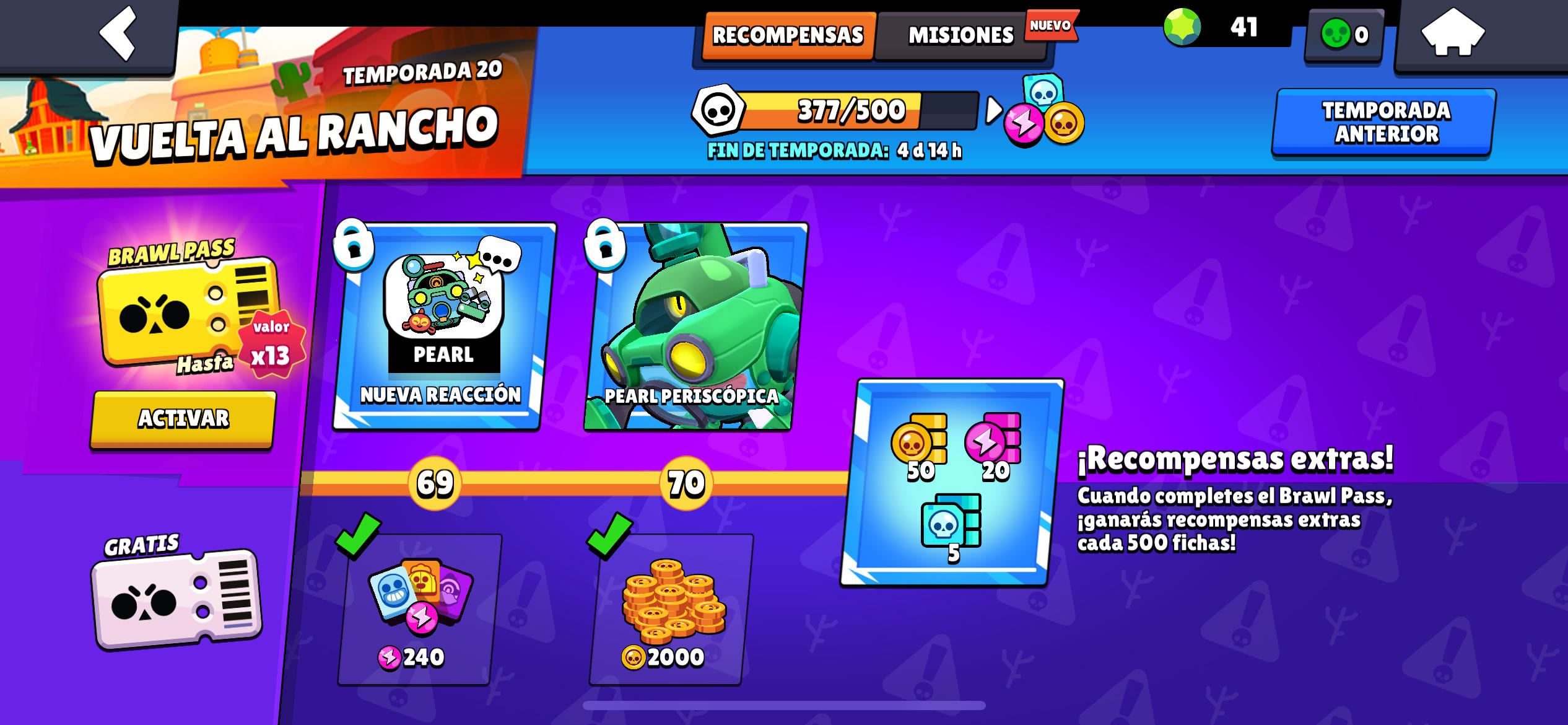
Task: Select the RECOMPENSAS tab
Action: point(788,35)
